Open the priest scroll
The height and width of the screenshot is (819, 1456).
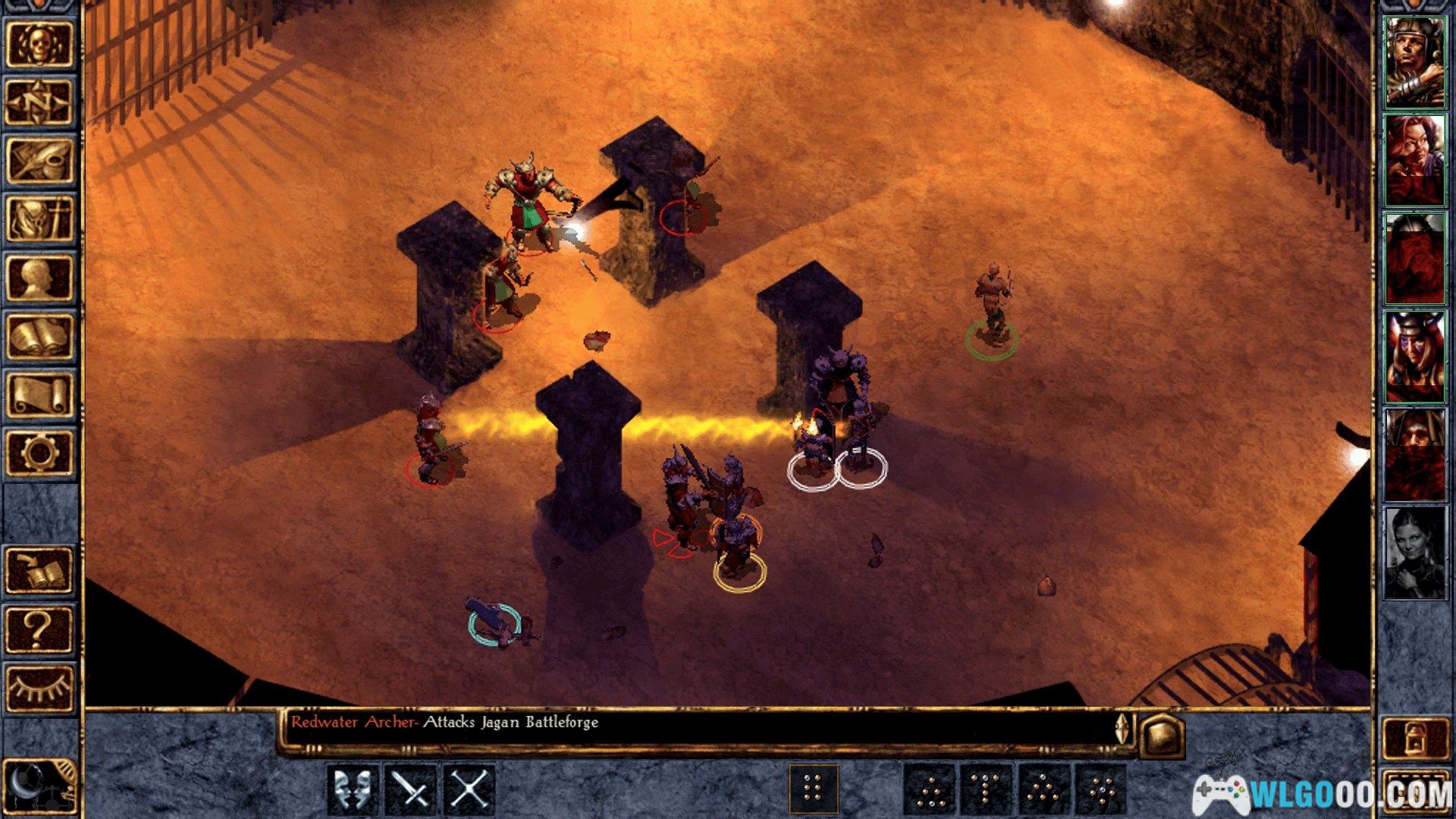click(39, 394)
